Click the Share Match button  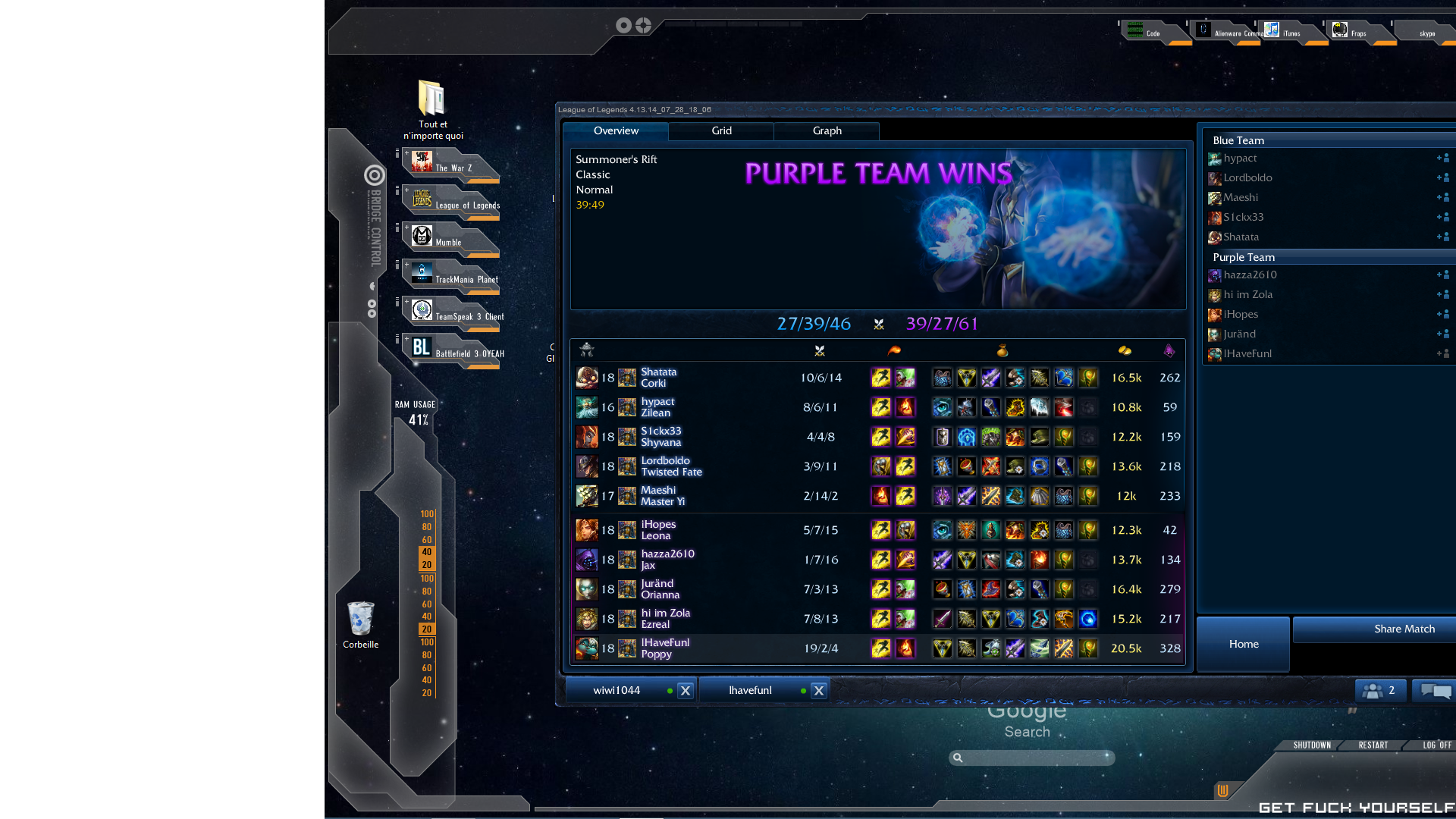point(1404,629)
